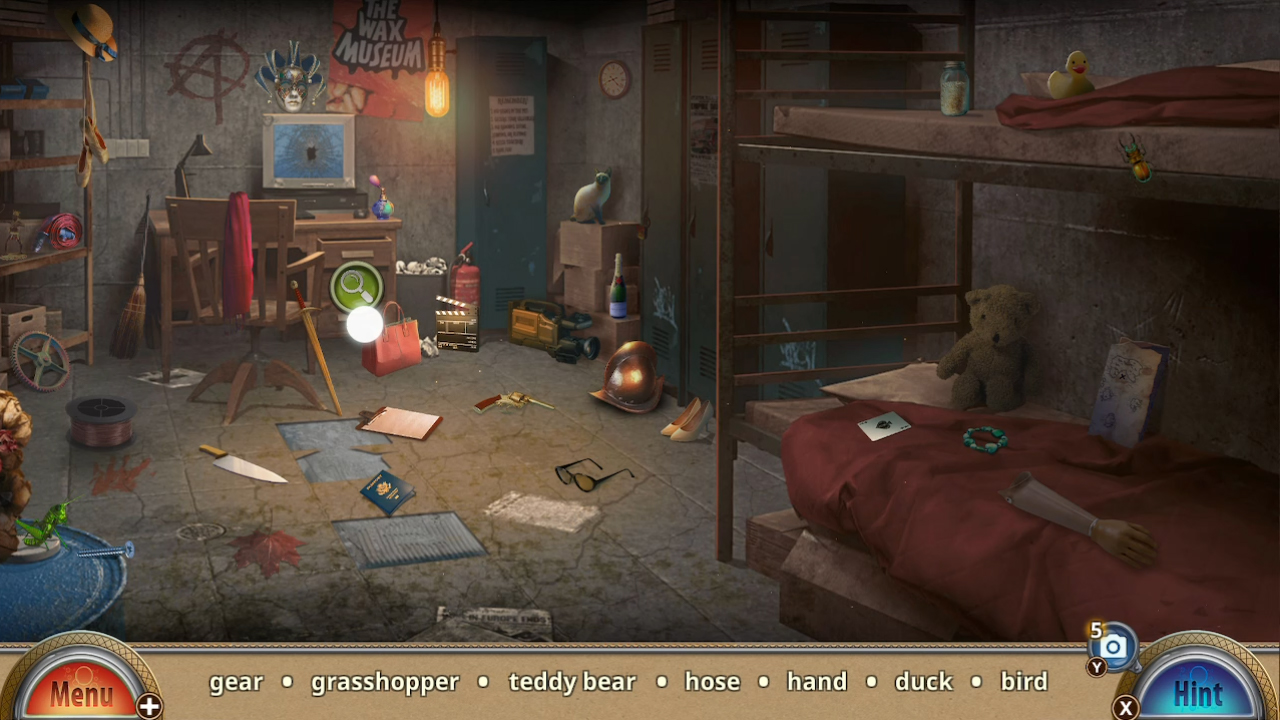Select 'hose' from the bottom word list

(712, 682)
